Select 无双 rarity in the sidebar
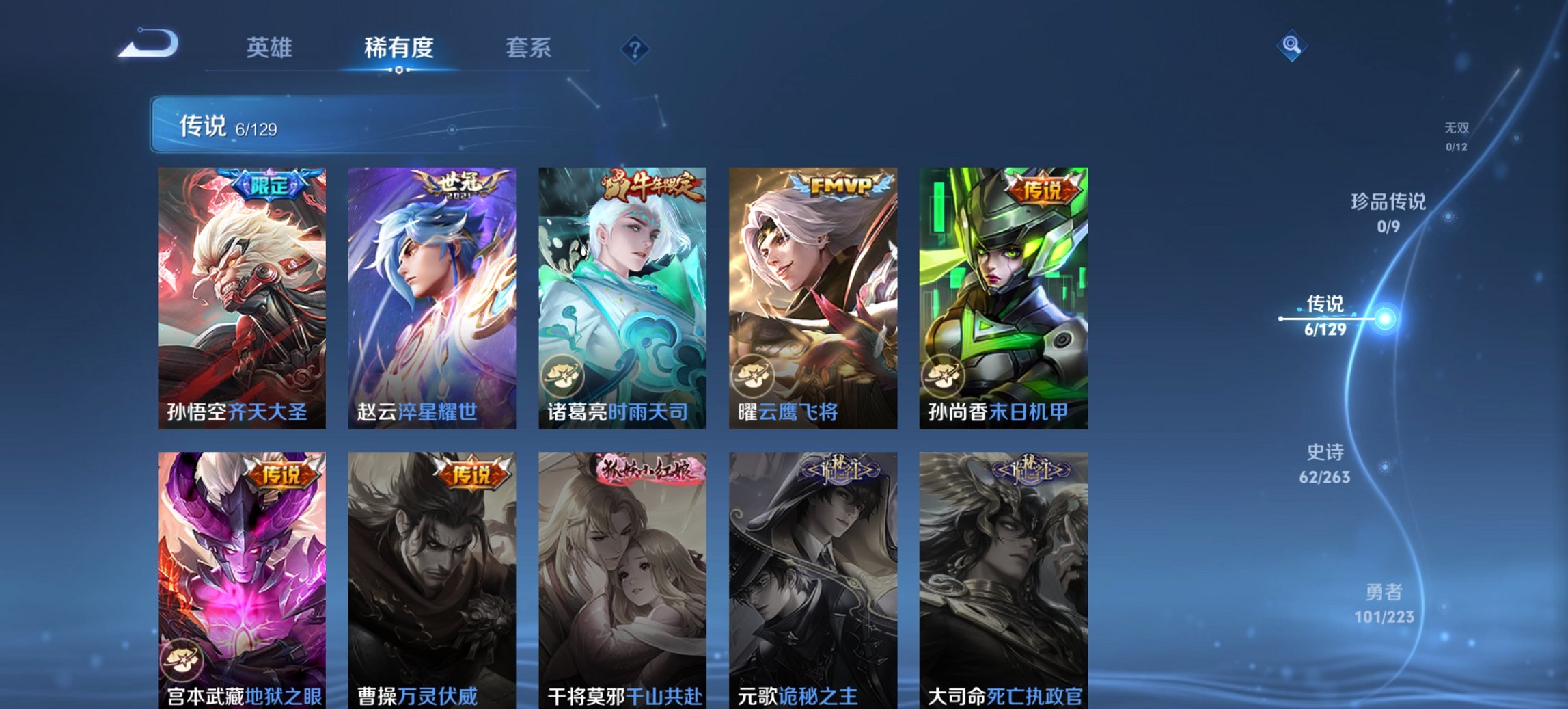 [x=1457, y=134]
